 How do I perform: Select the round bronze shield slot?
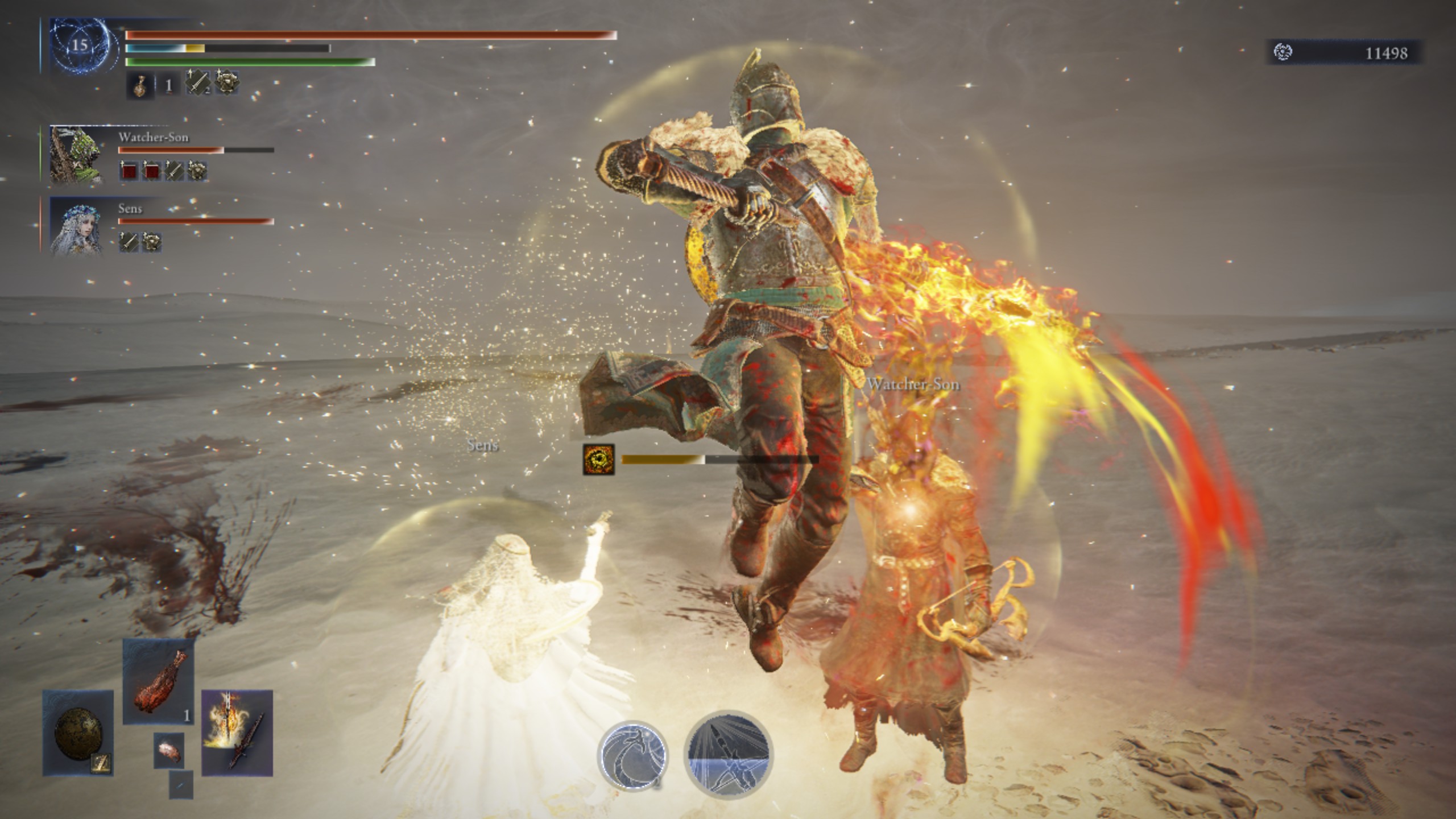pyautogui.click(x=78, y=733)
